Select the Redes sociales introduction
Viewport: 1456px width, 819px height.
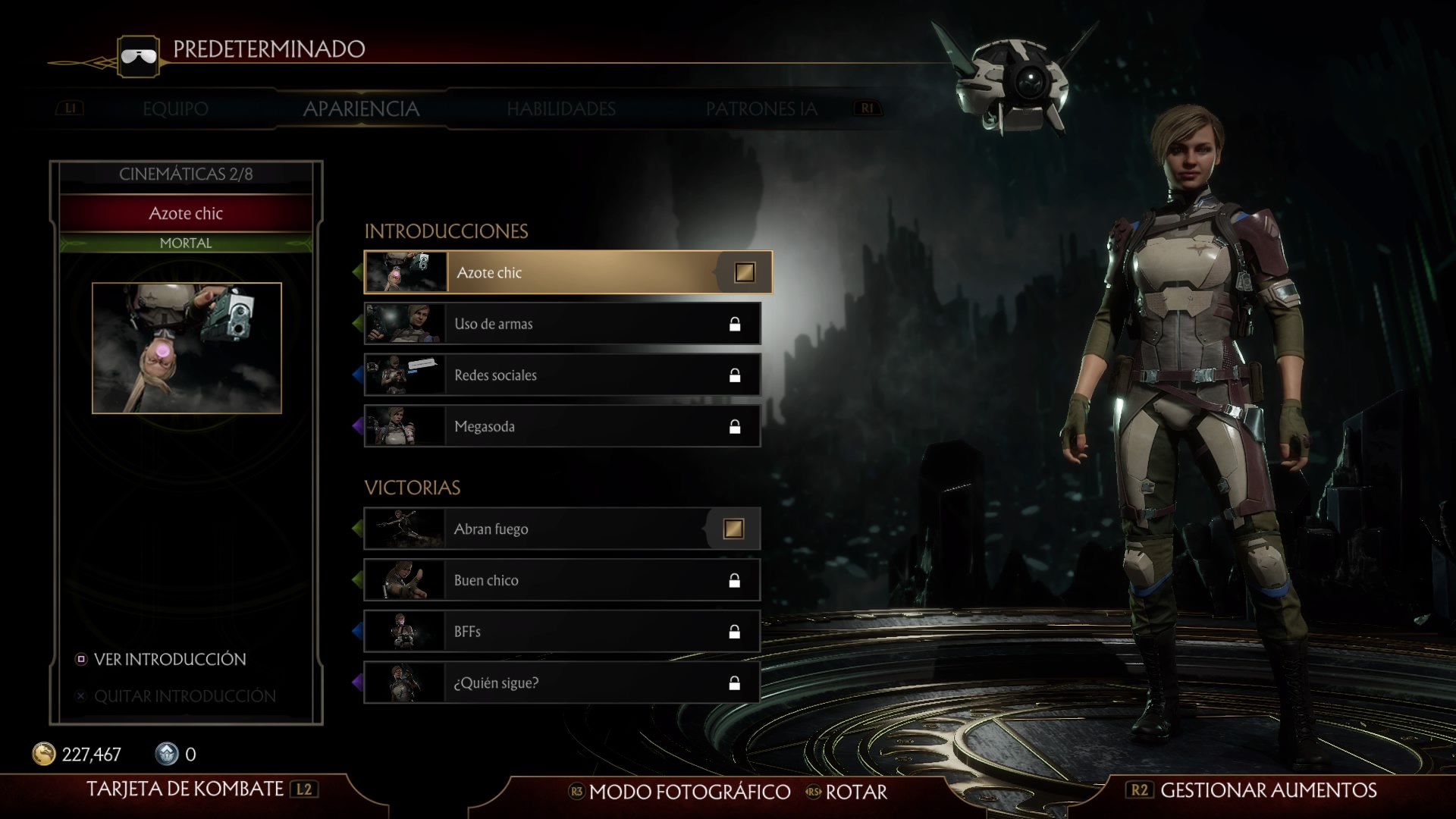[562, 375]
